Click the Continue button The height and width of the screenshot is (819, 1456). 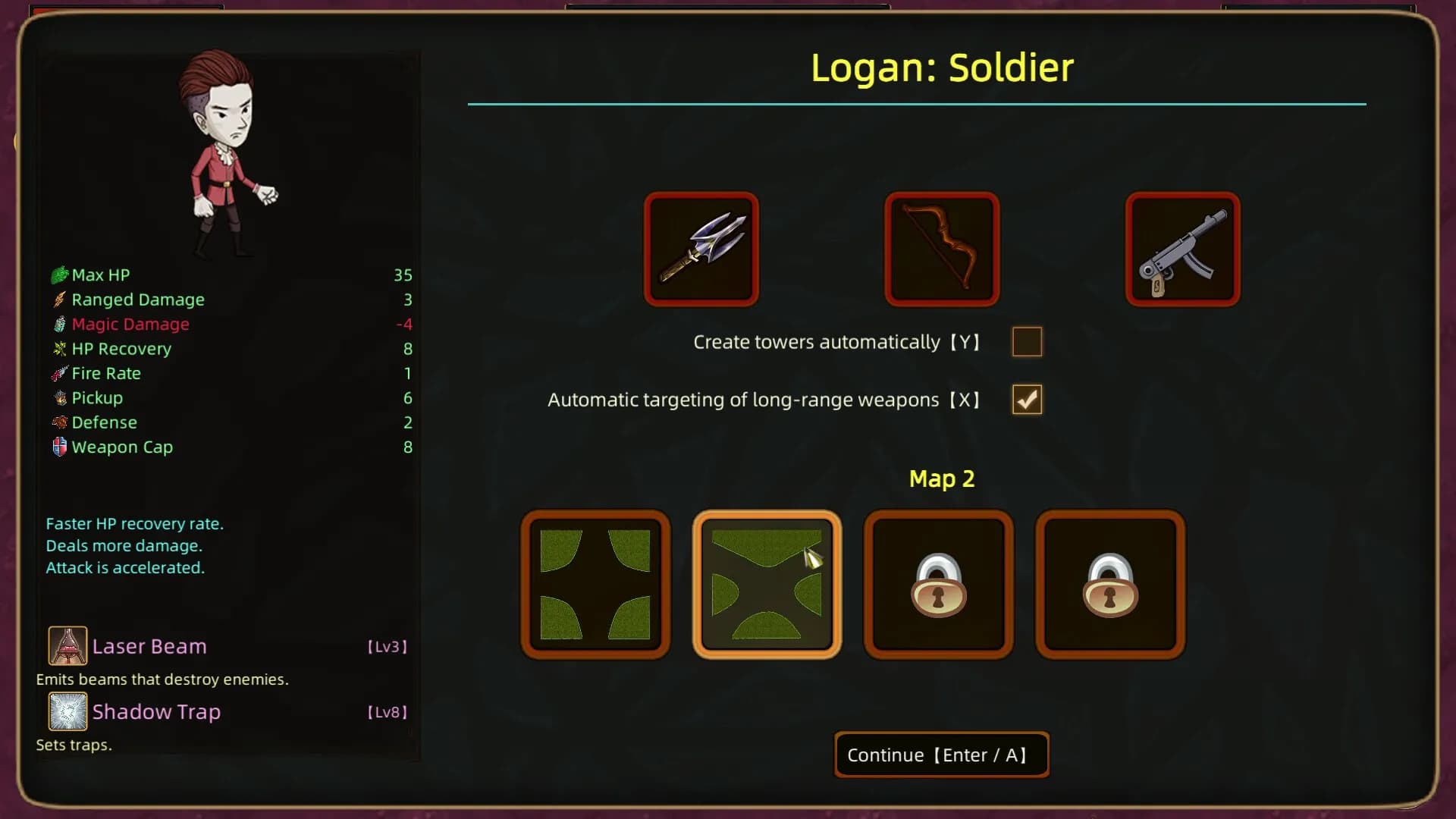[x=941, y=755]
